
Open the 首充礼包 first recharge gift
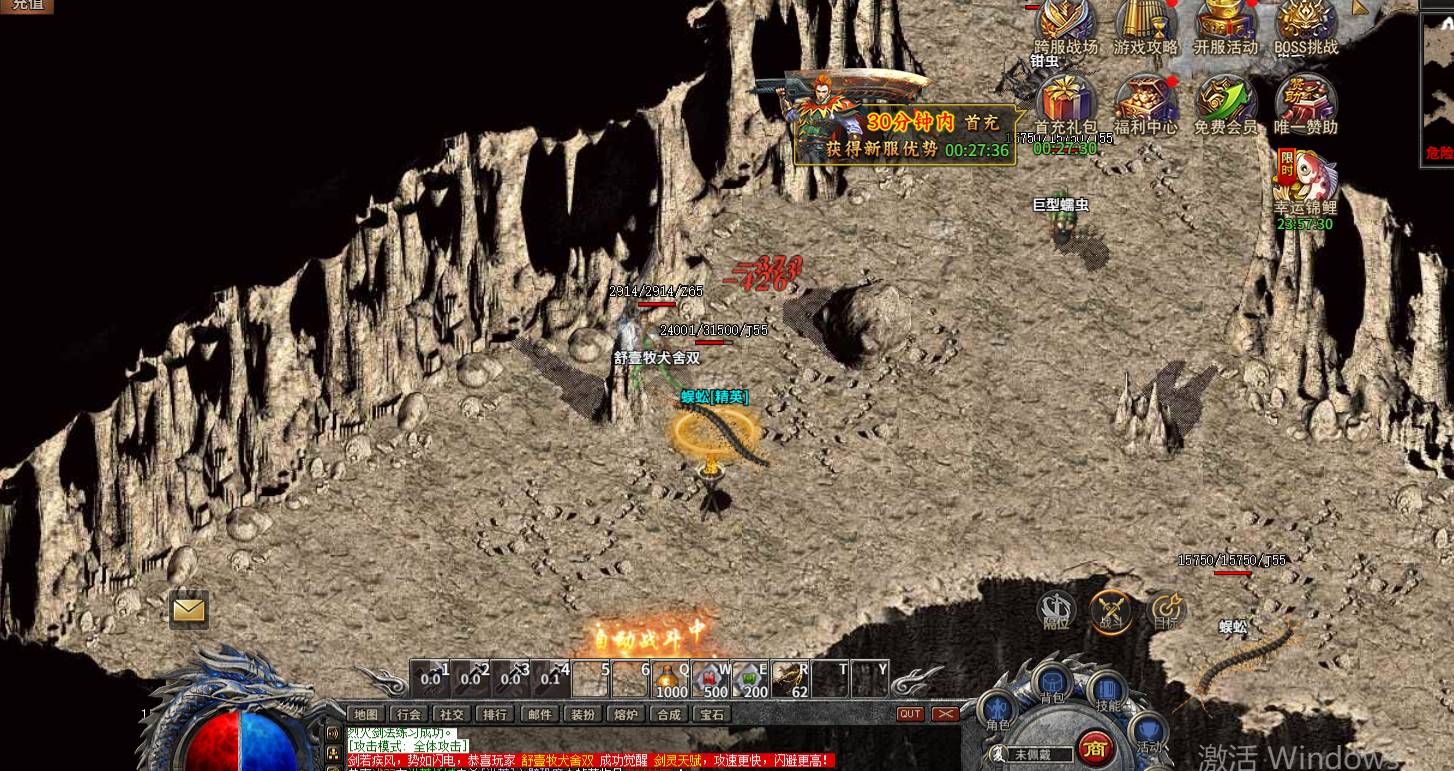click(x=1066, y=102)
